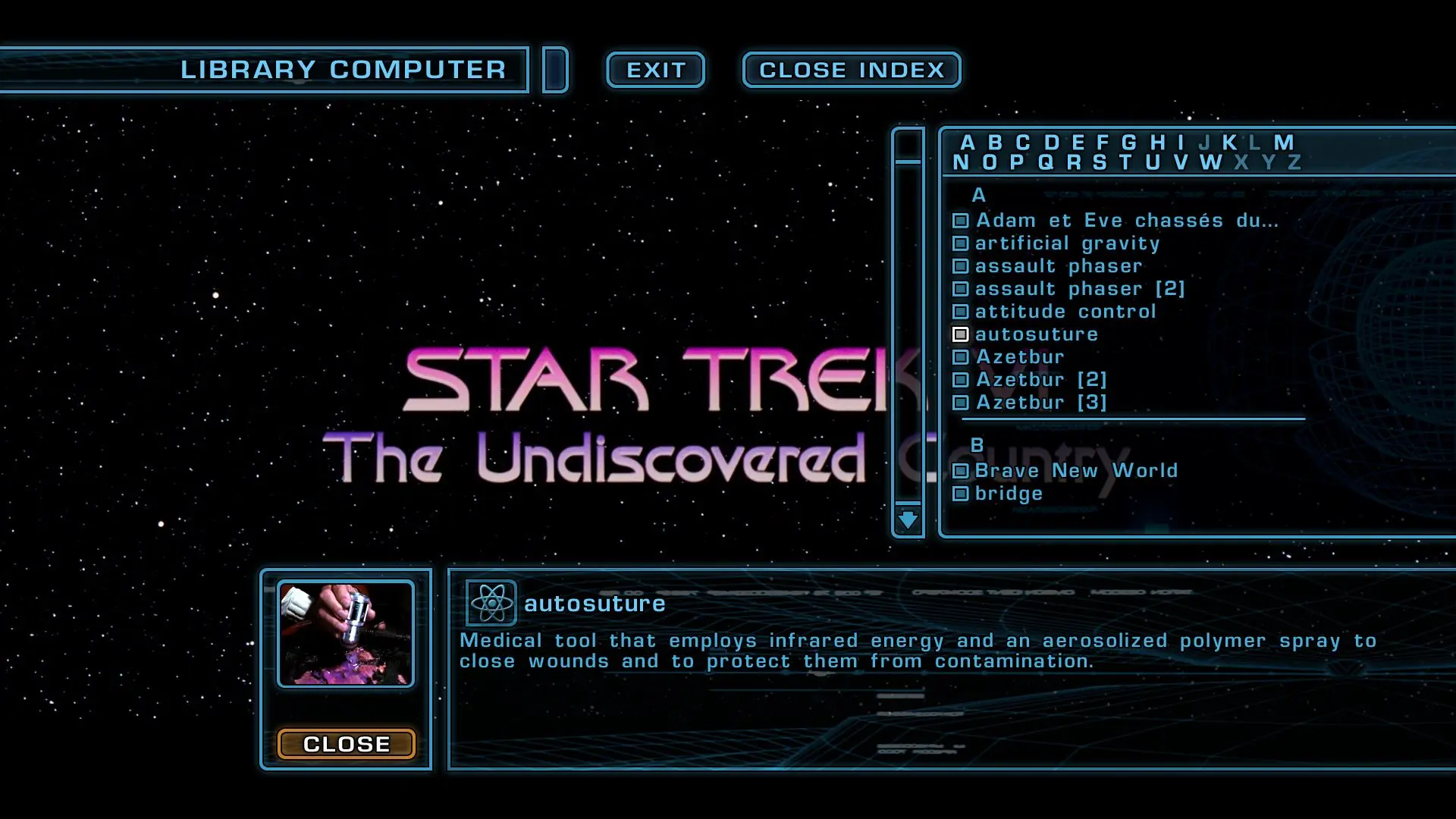Jump to letter S in the index
The image size is (1456, 819).
pyautogui.click(x=1100, y=162)
